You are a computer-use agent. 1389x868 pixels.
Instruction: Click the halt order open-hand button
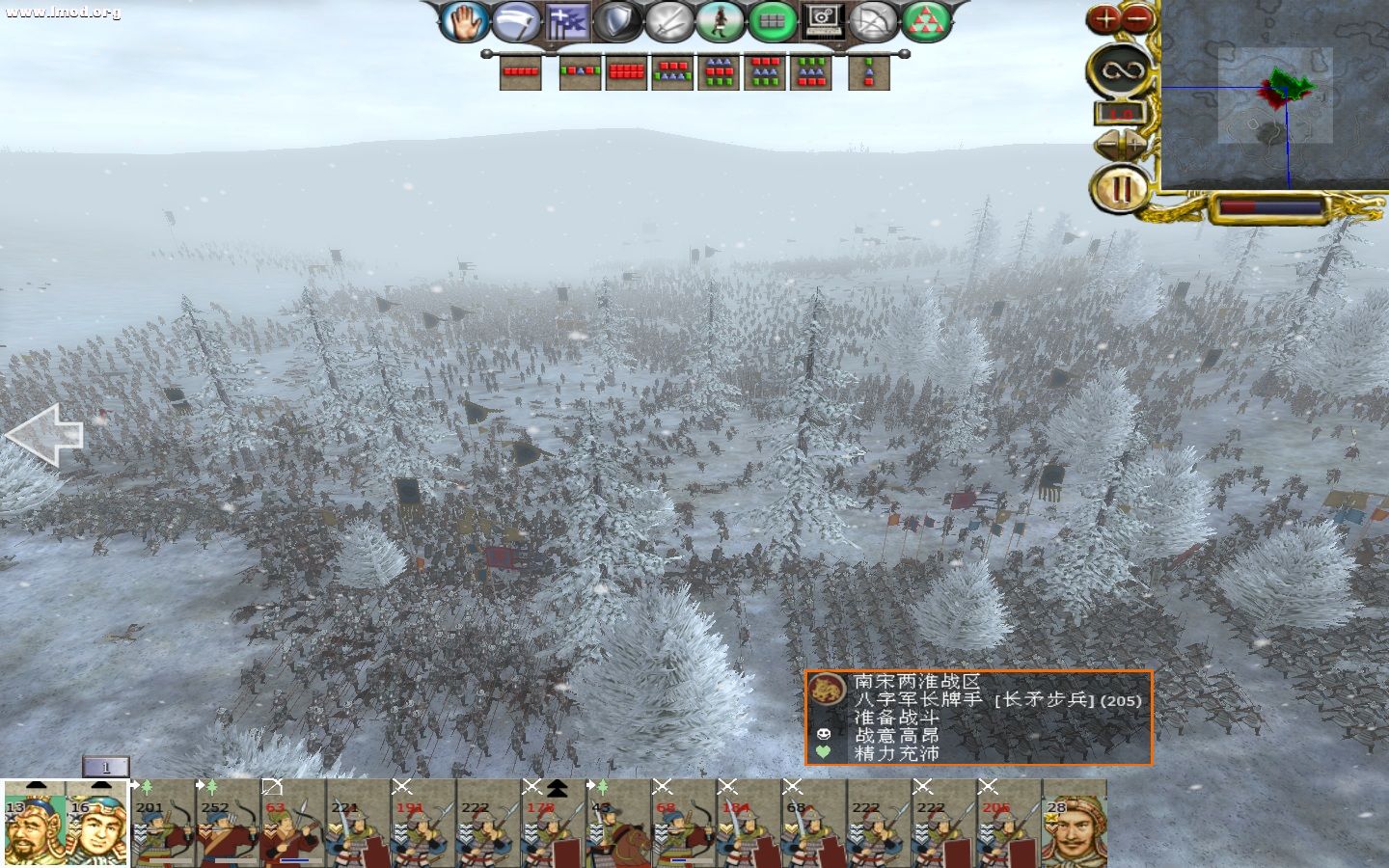pyautogui.click(x=465, y=21)
